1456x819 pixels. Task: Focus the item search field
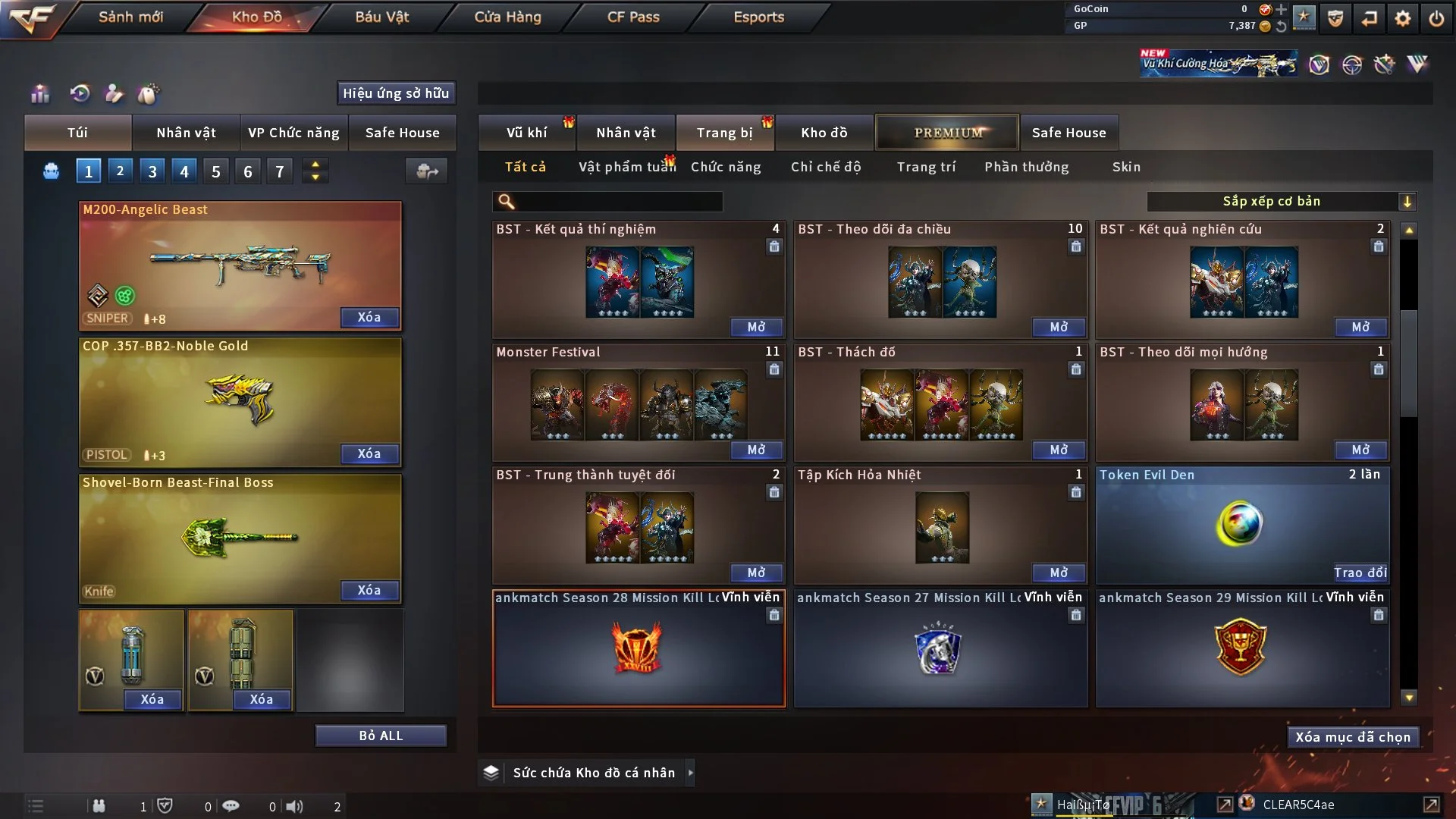[618, 201]
